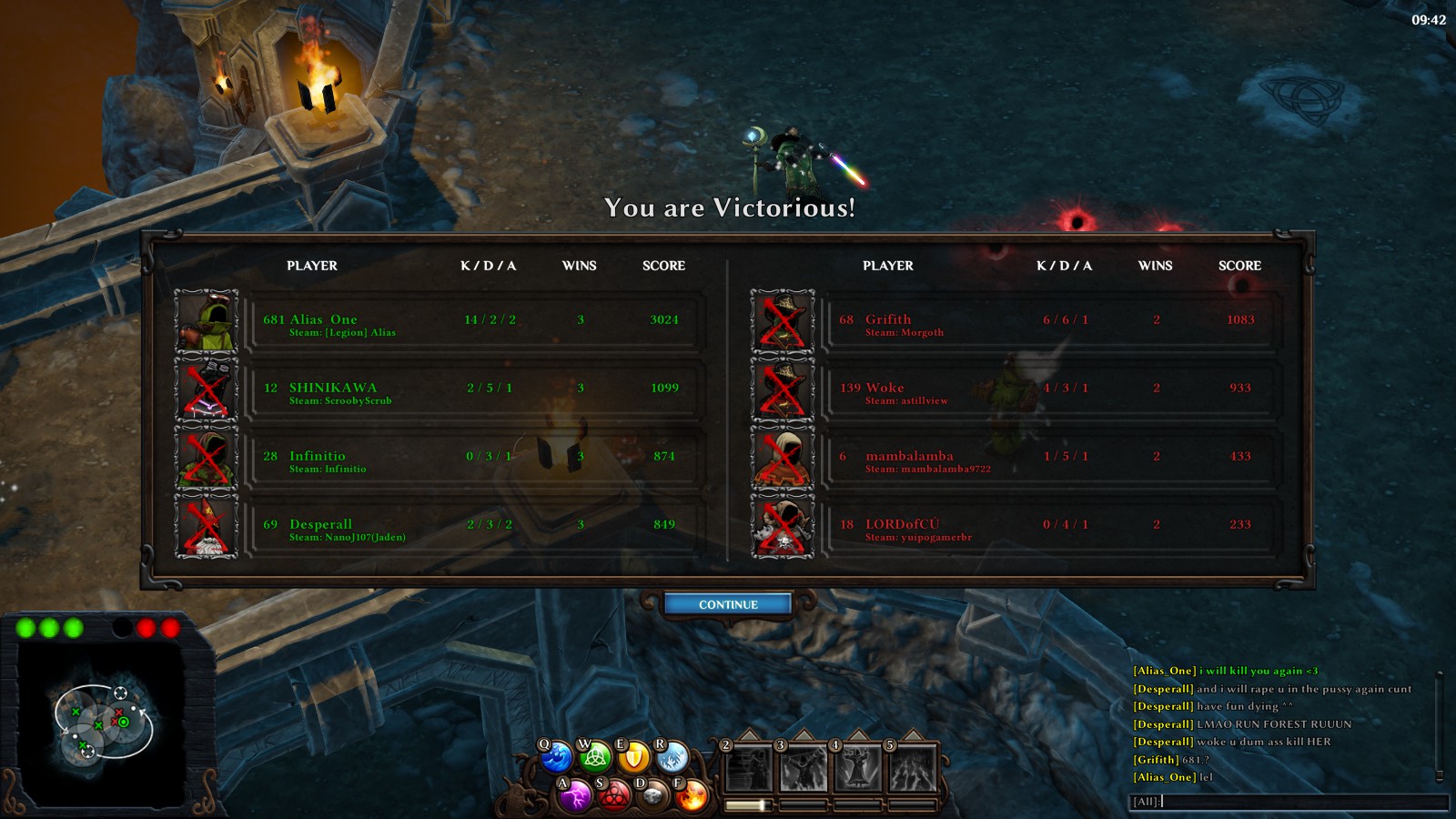Select Desperall's scoreboard entry

click(x=478, y=525)
